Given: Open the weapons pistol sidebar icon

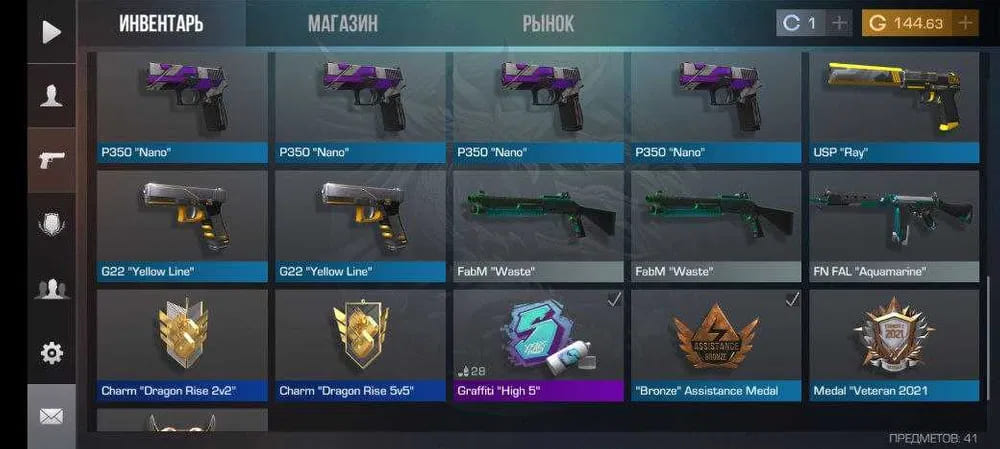Looking at the screenshot, I should tap(51, 160).
